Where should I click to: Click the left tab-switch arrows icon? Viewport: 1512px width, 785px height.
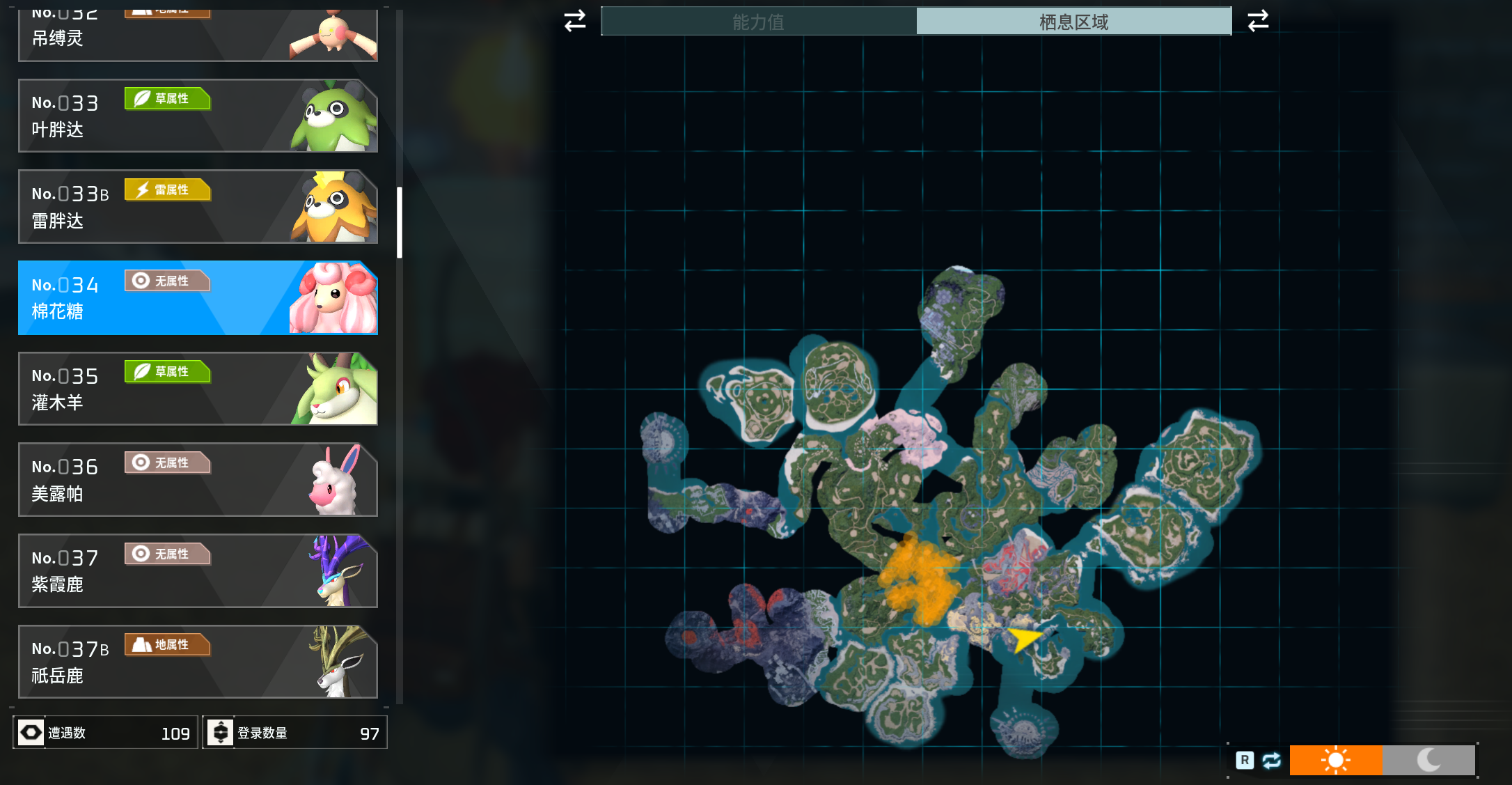click(x=575, y=21)
